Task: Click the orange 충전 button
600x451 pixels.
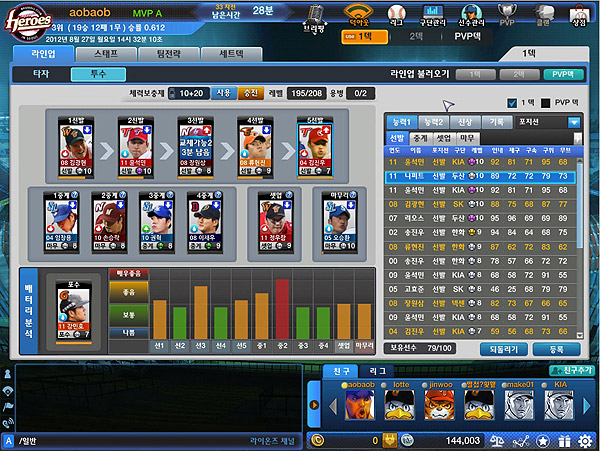Action: [248, 93]
